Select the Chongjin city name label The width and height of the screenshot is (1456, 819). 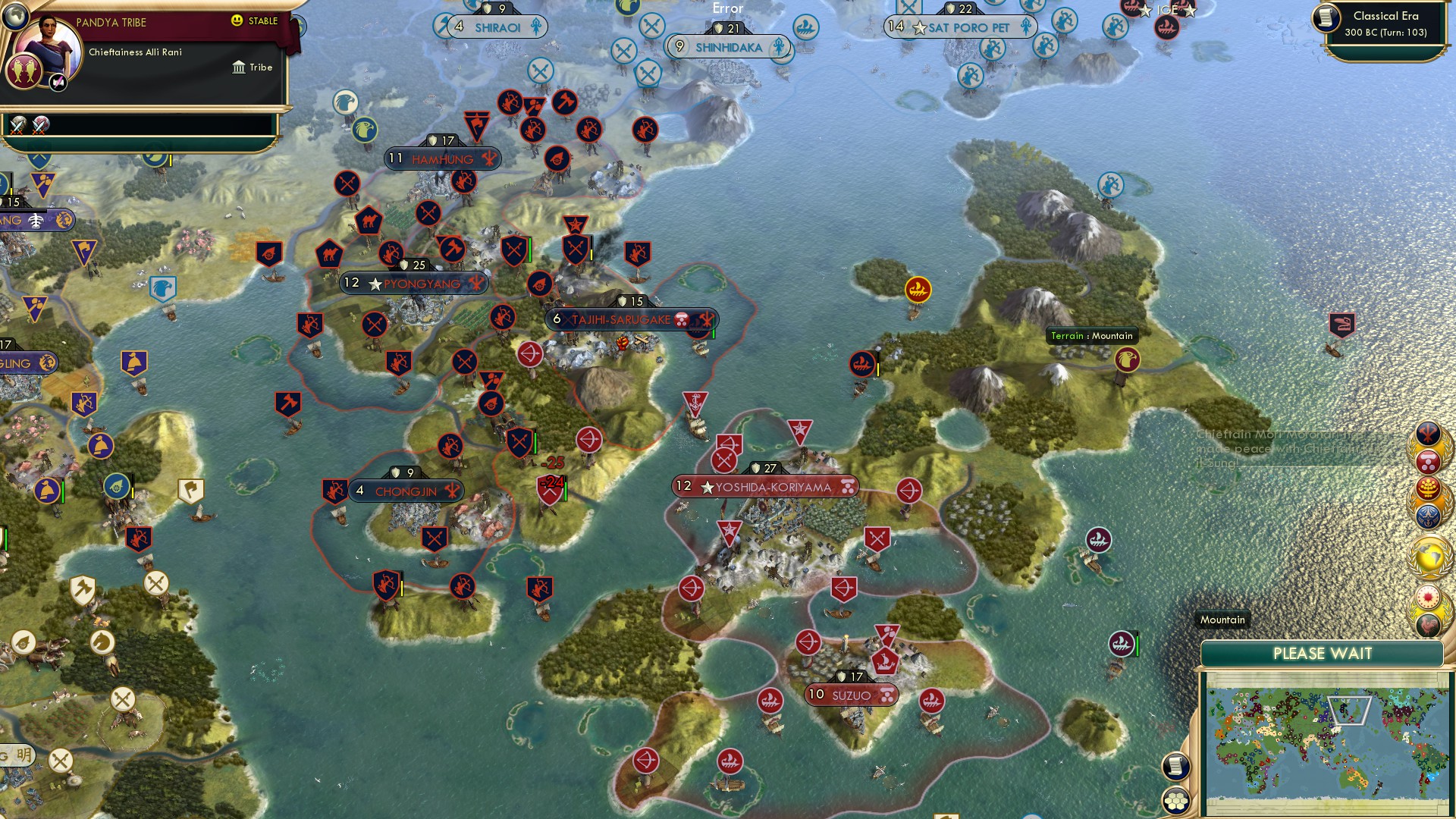[x=406, y=491]
